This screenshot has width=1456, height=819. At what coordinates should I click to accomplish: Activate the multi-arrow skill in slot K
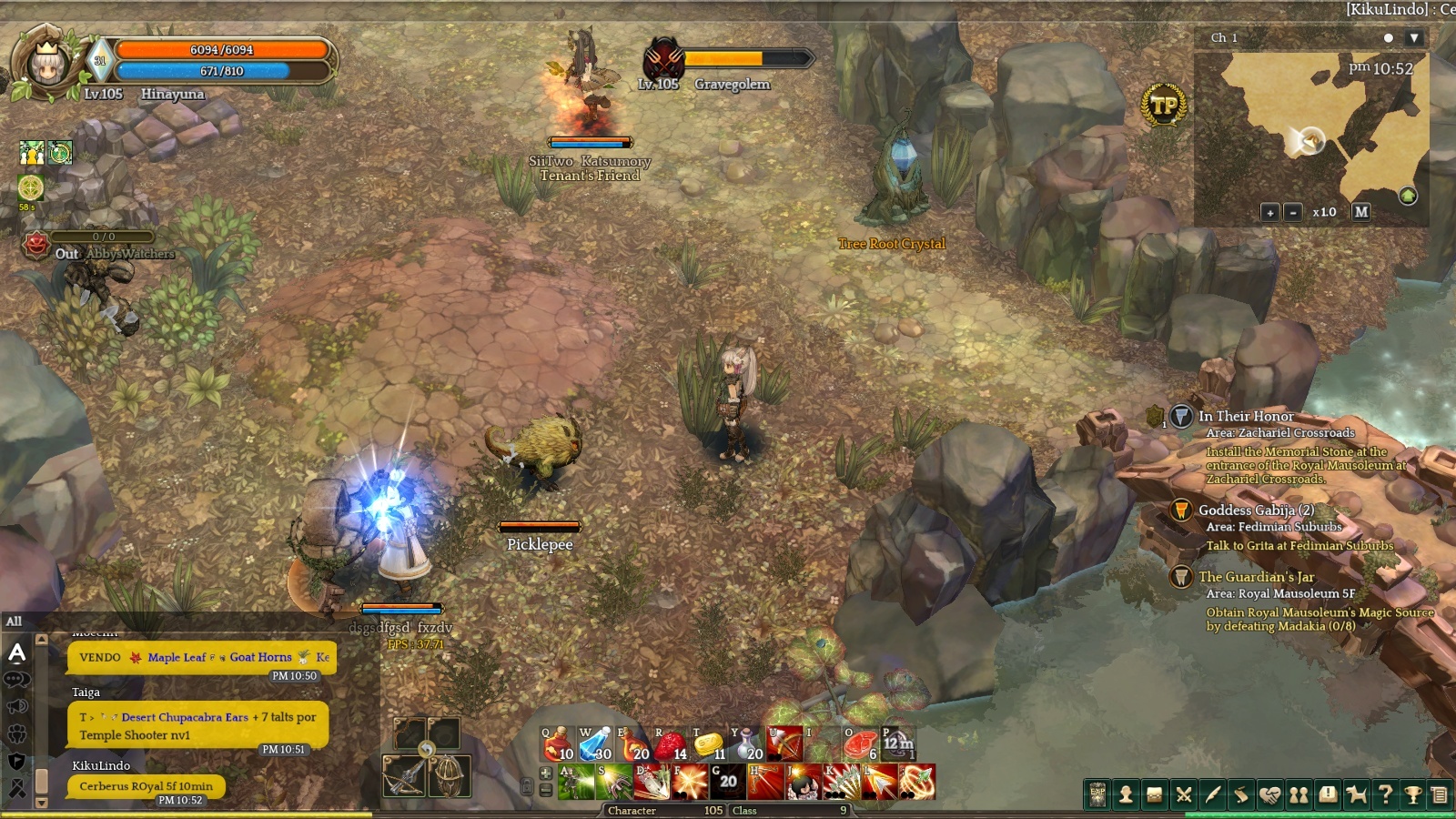(842, 782)
